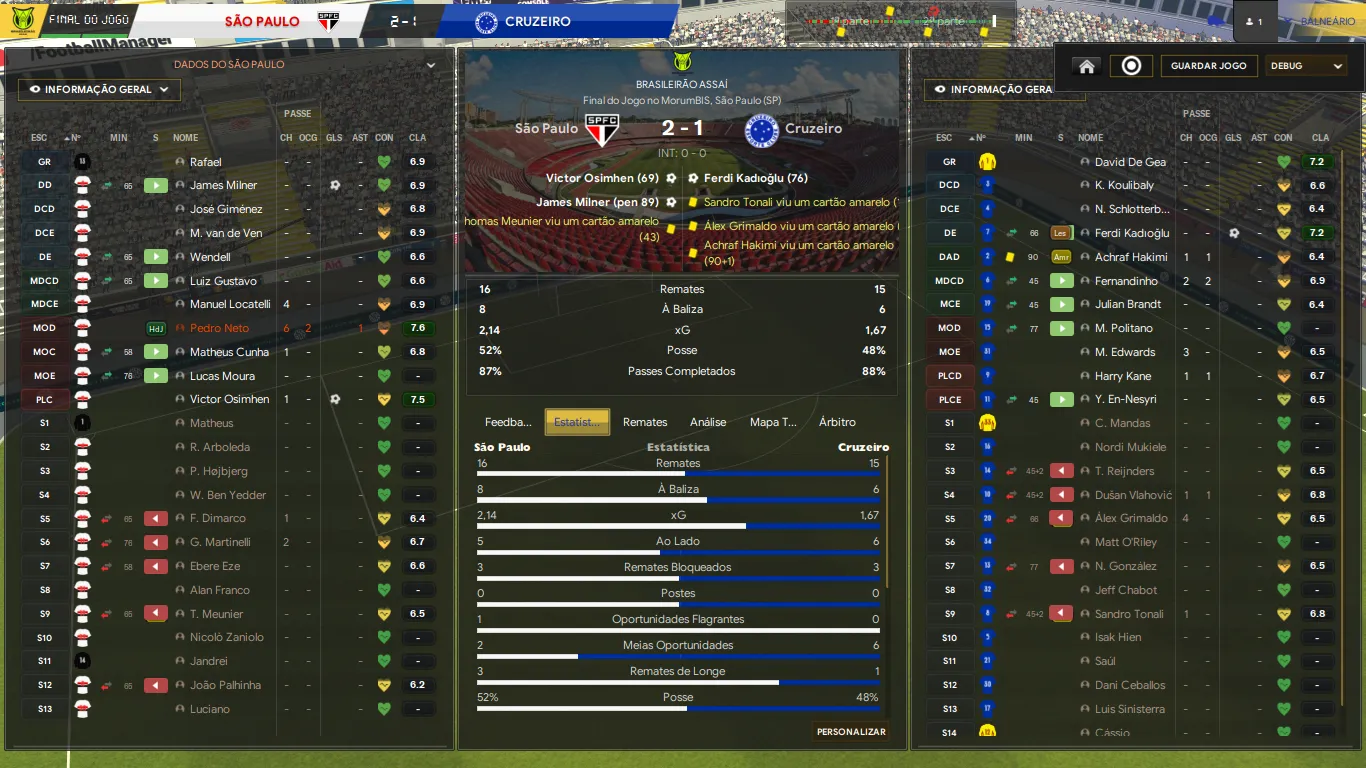Screen dimensions: 1366x768
Task: Select James Milner in the lineup list
Action: [x=223, y=185]
